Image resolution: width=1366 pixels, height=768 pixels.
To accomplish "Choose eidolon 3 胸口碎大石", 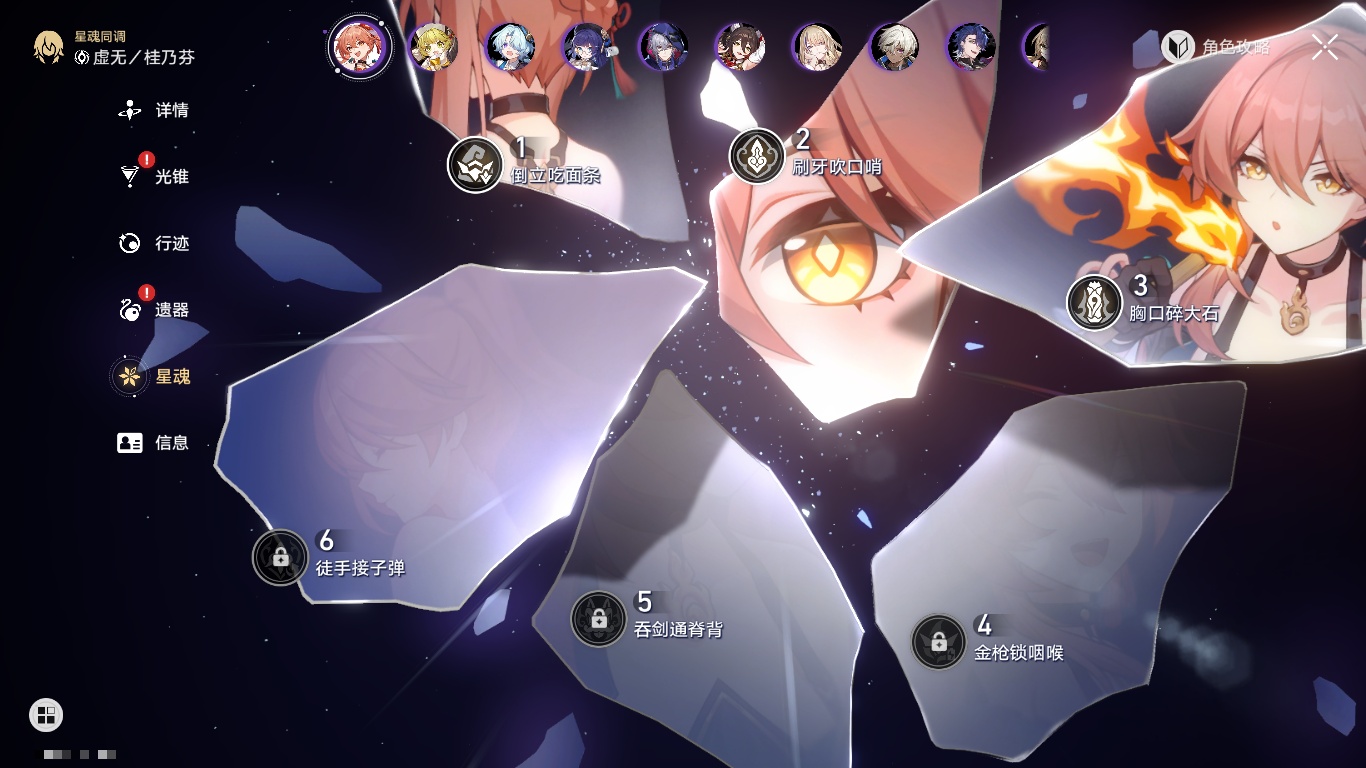I will (x=1094, y=302).
